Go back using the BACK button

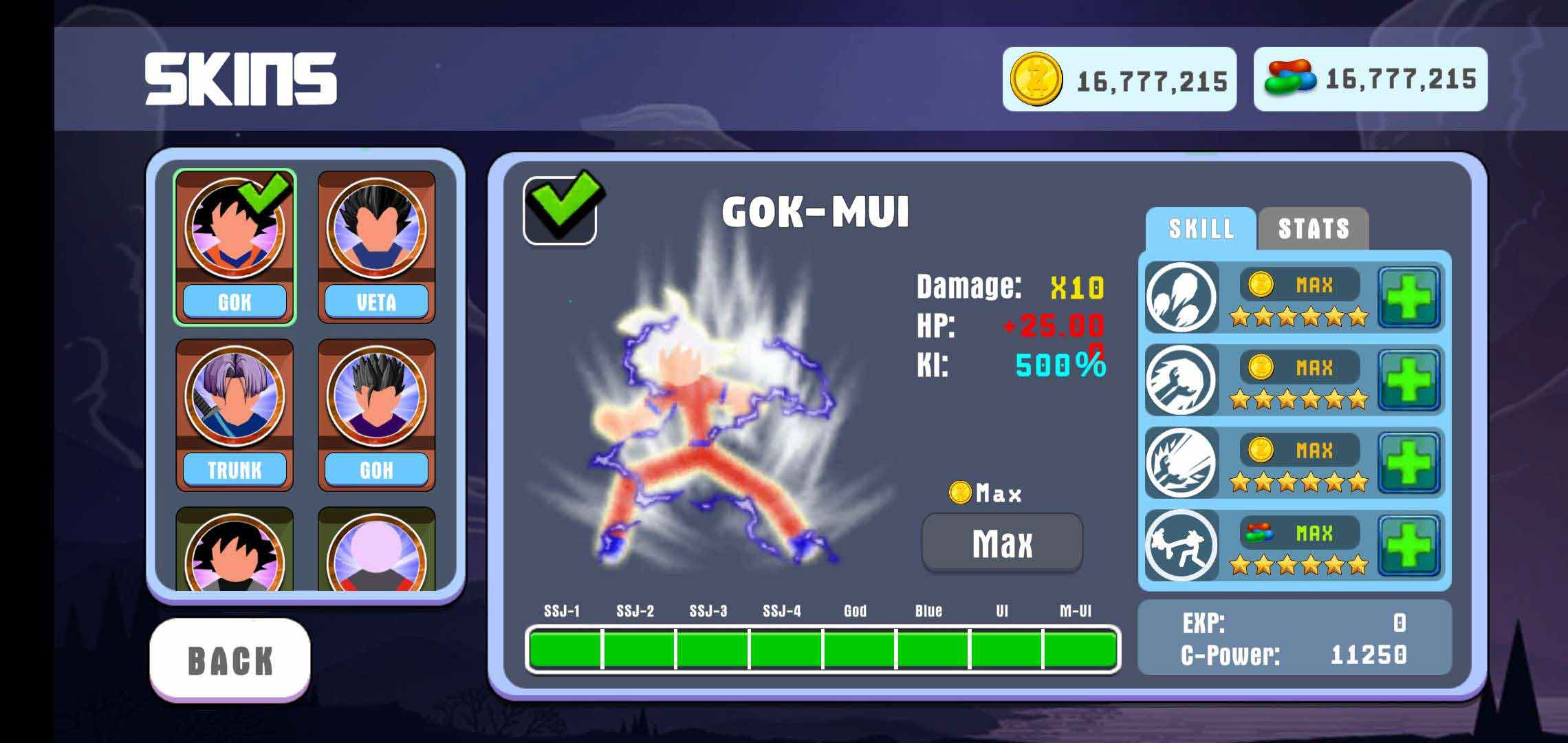230,660
